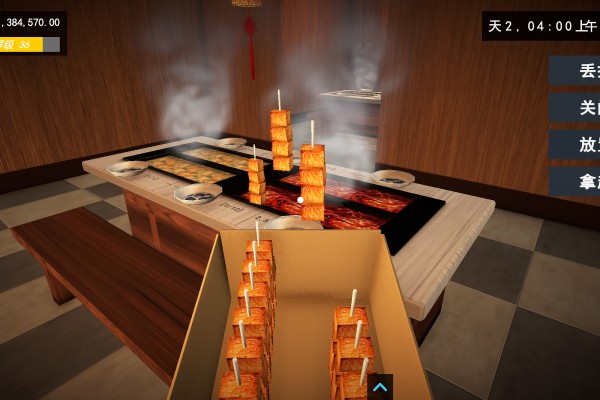The image size is (600, 400).
Task: Activate the 拿 (take) button
Action: click(x=576, y=182)
